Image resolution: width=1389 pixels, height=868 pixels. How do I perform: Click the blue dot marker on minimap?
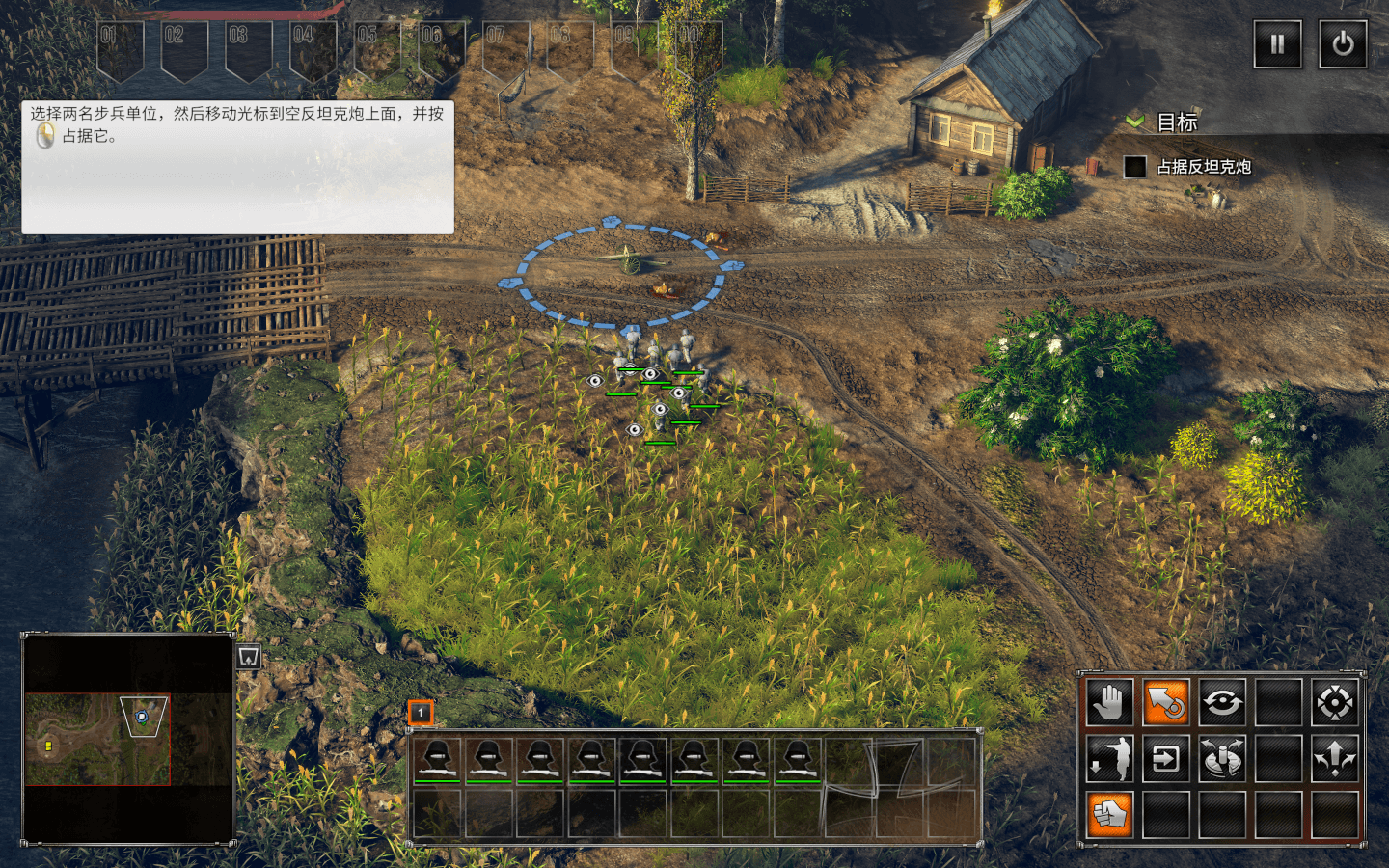click(142, 716)
